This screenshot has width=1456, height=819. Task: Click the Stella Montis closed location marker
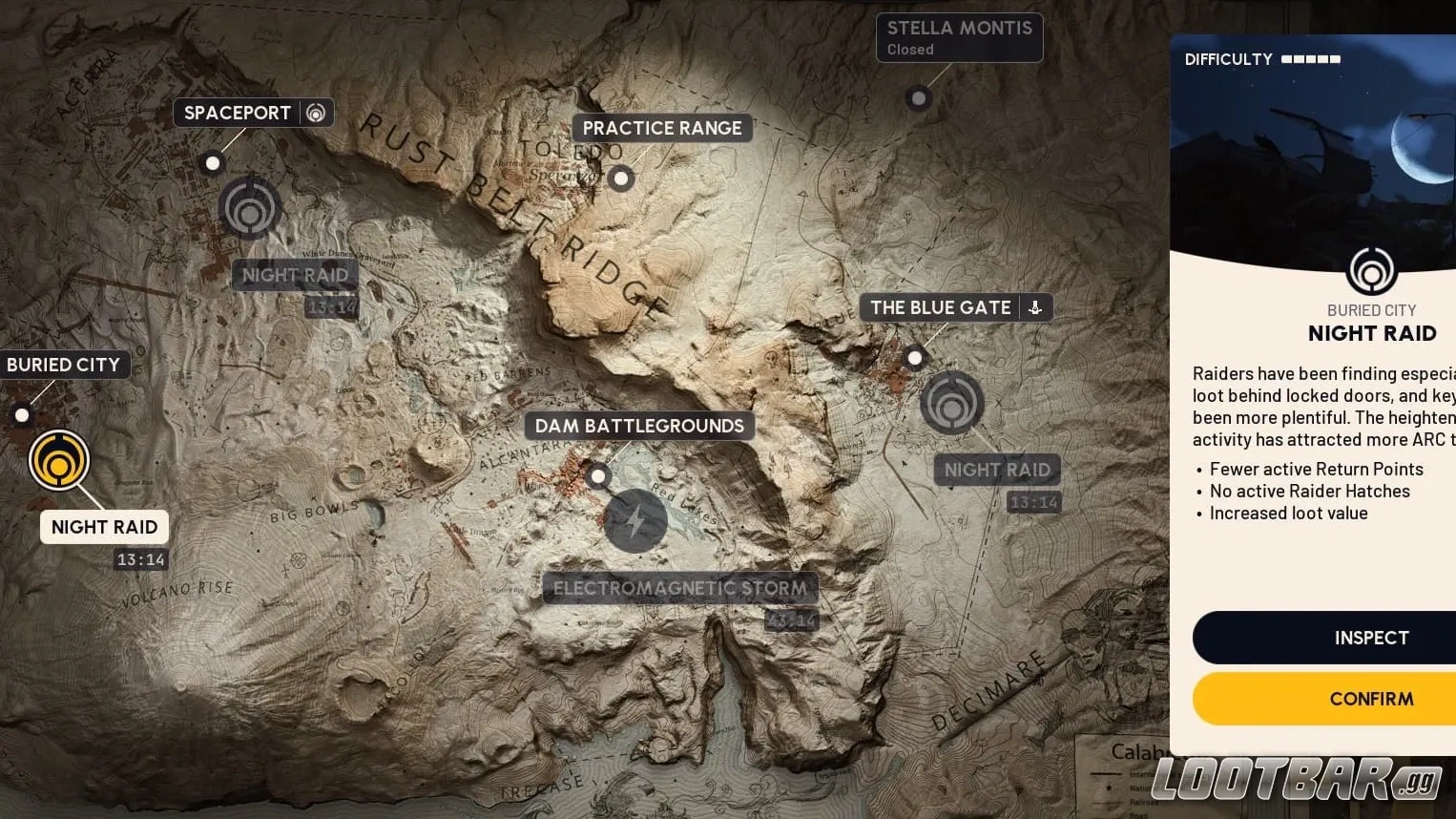918,98
